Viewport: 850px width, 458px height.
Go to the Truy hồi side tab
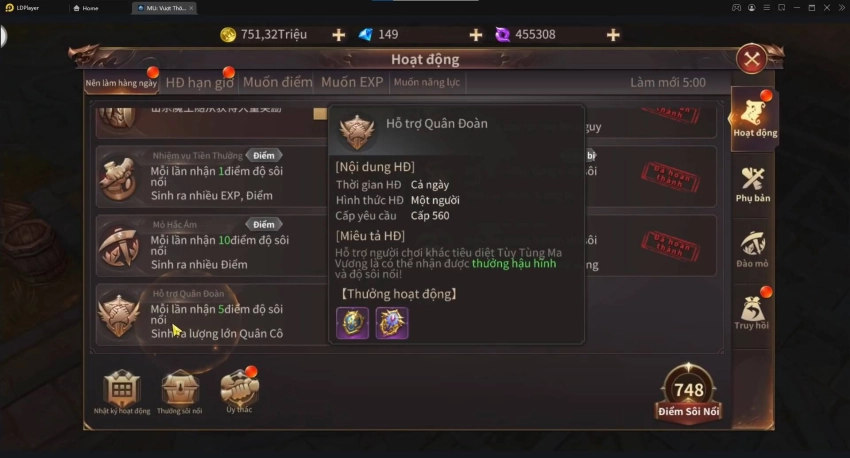[751, 312]
